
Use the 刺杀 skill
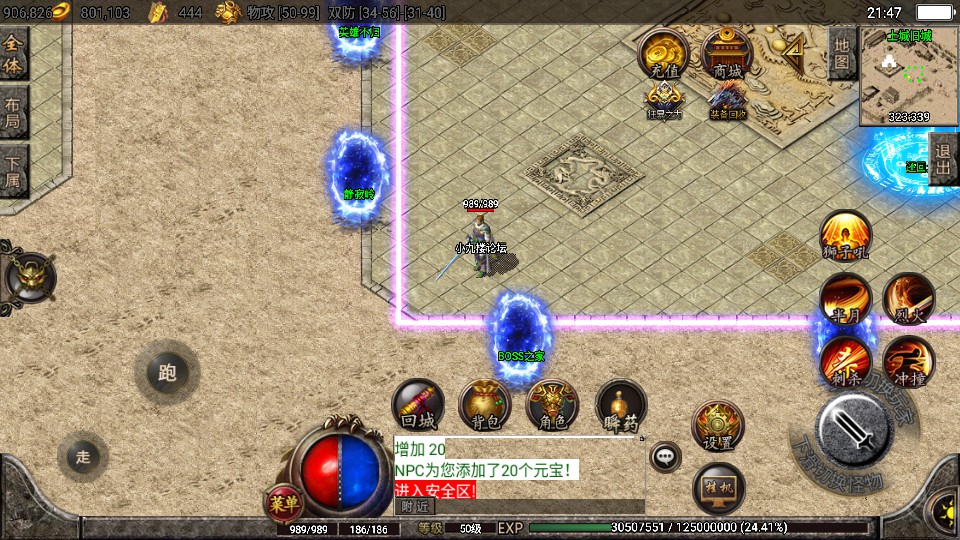tap(845, 361)
